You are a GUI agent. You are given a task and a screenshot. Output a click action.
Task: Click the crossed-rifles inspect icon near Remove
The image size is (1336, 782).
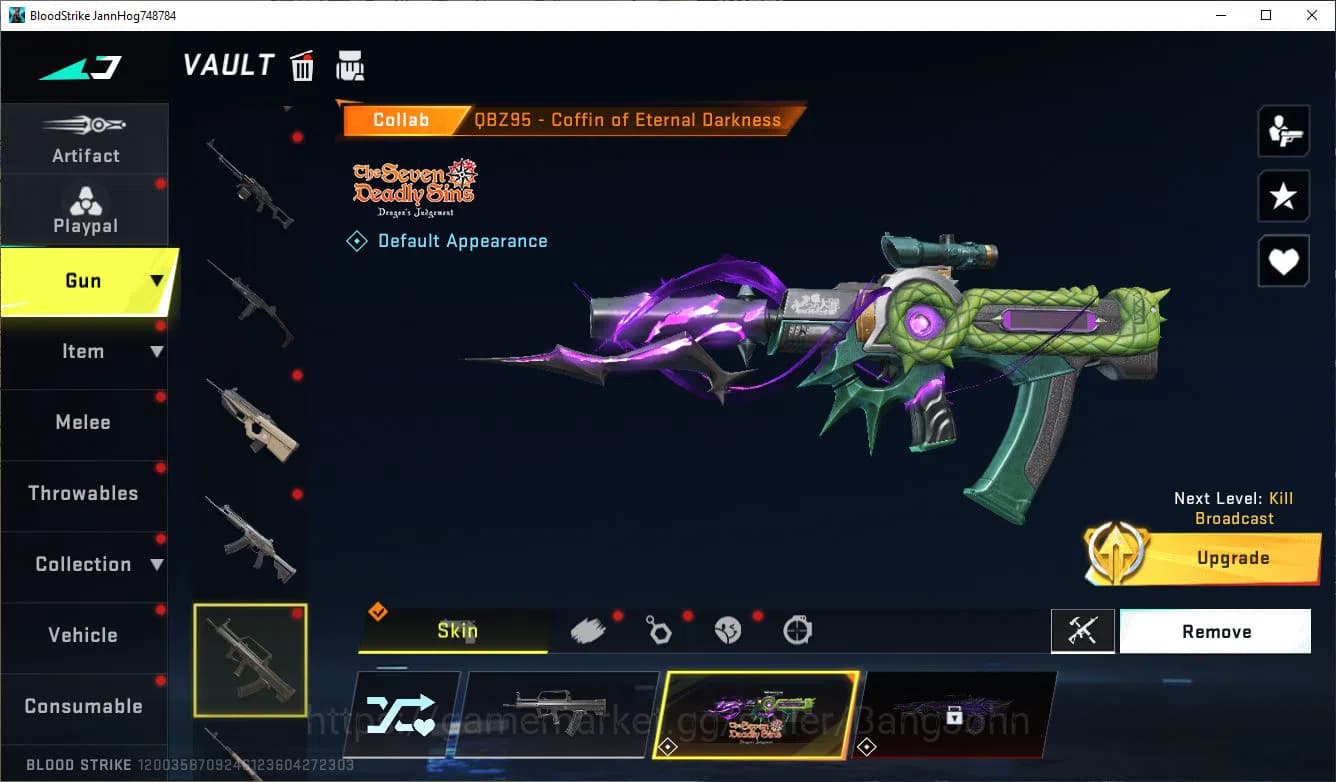click(x=1084, y=631)
